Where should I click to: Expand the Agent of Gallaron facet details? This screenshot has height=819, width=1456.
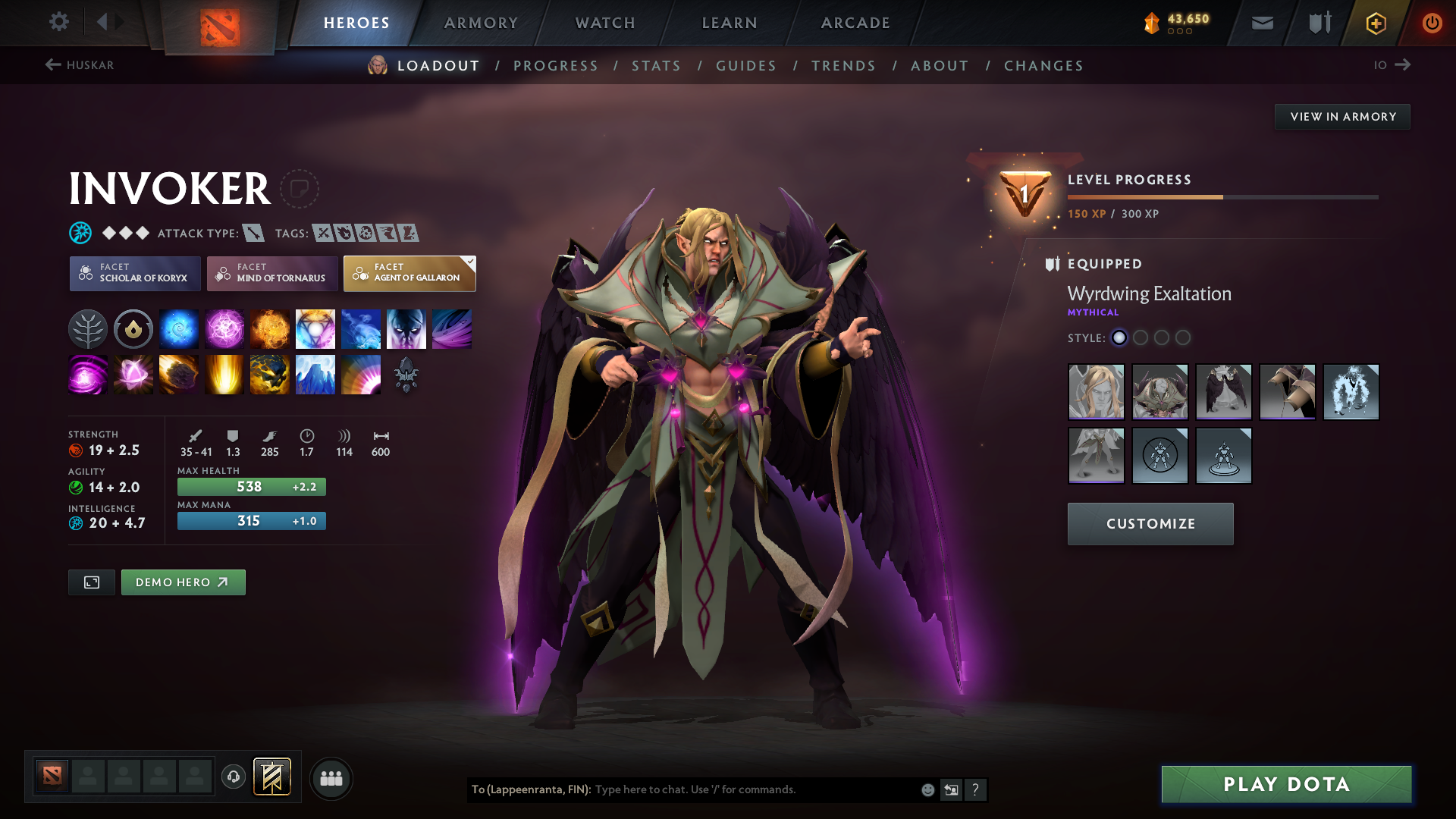409,273
